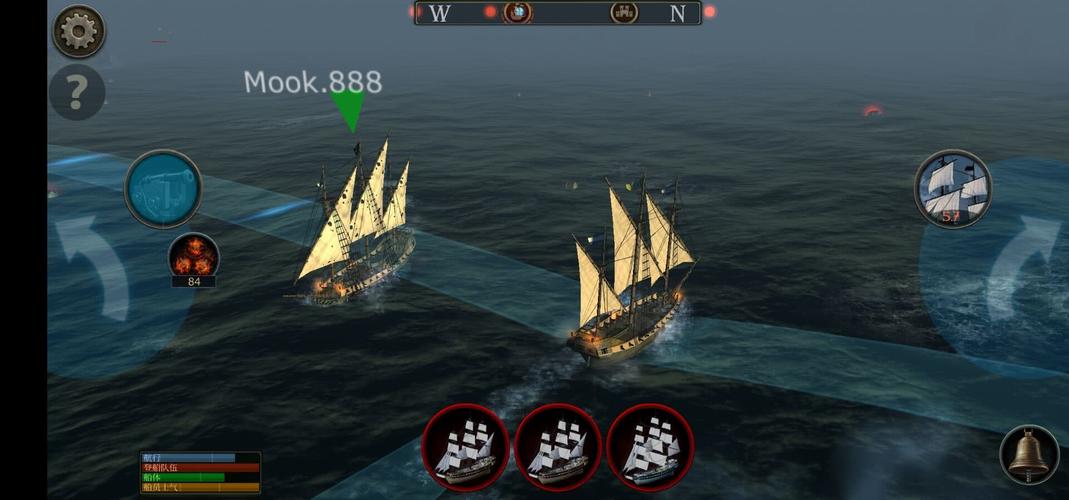1069x500 pixels.
Task: Ring the ship's bell button
Action: point(1029,454)
